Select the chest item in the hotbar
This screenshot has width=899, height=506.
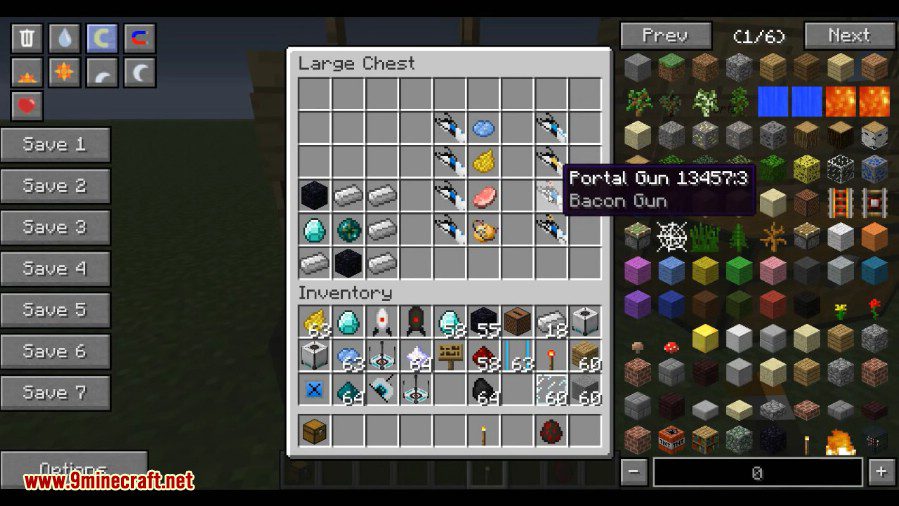[315, 431]
